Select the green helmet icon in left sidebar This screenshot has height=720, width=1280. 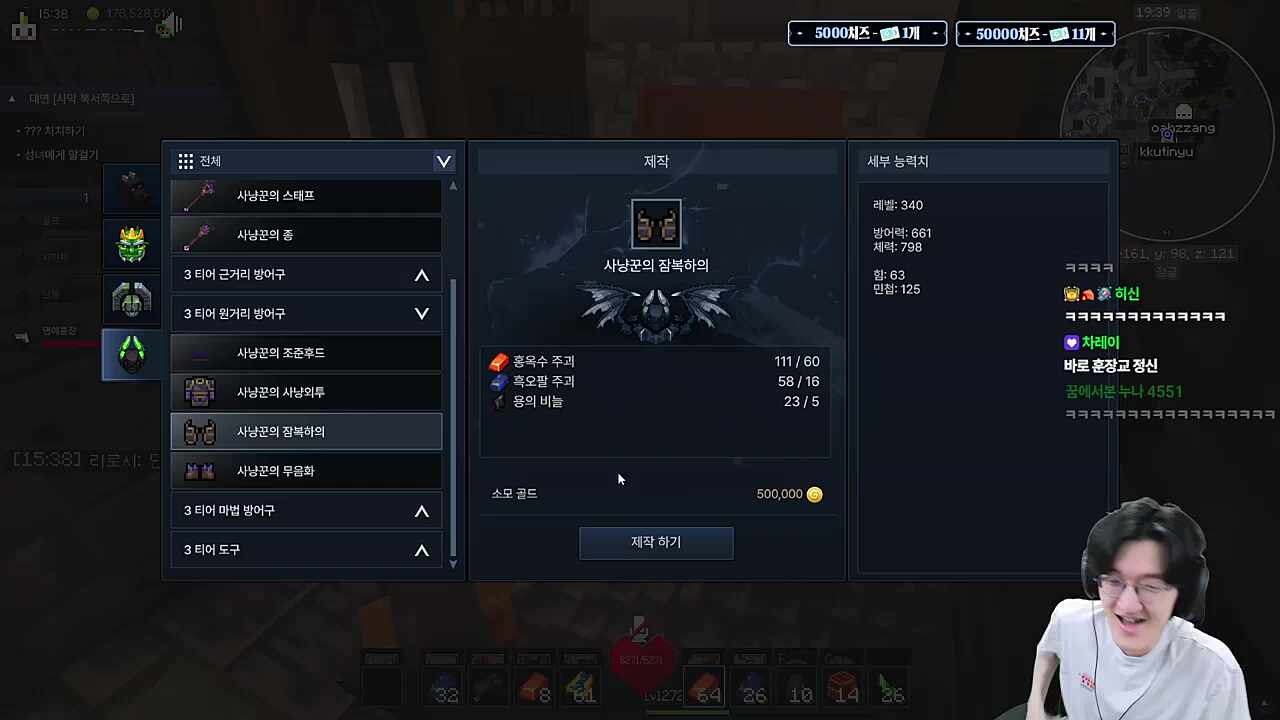[x=132, y=353]
